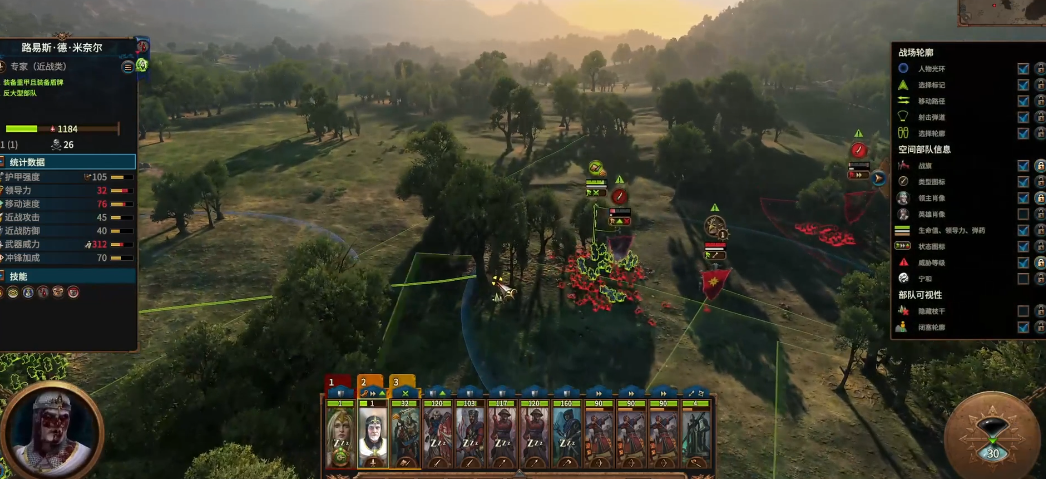Disable the 射击弹道 checkbox
The height and width of the screenshot is (479, 1046).
[x=1023, y=117]
